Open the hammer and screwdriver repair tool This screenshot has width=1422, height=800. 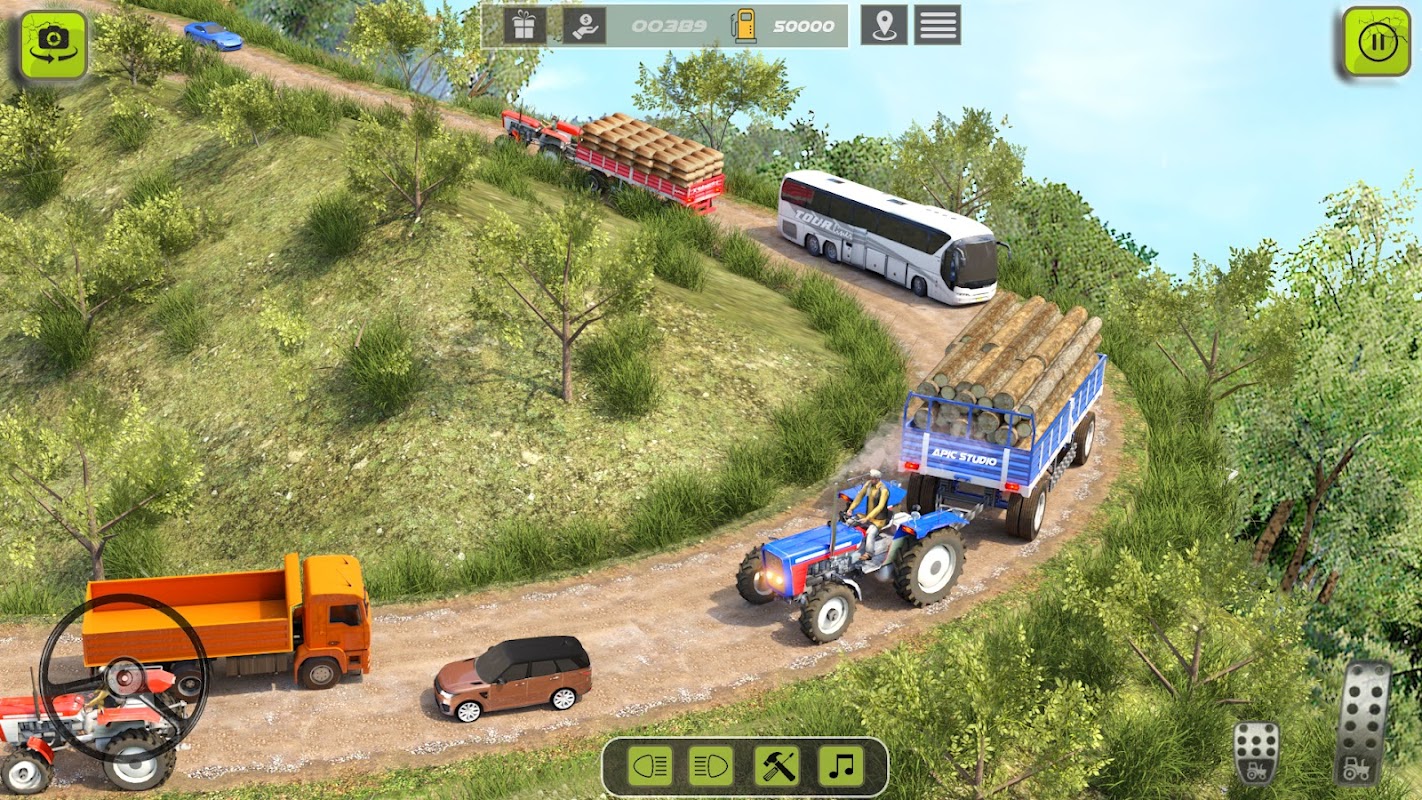[x=776, y=767]
